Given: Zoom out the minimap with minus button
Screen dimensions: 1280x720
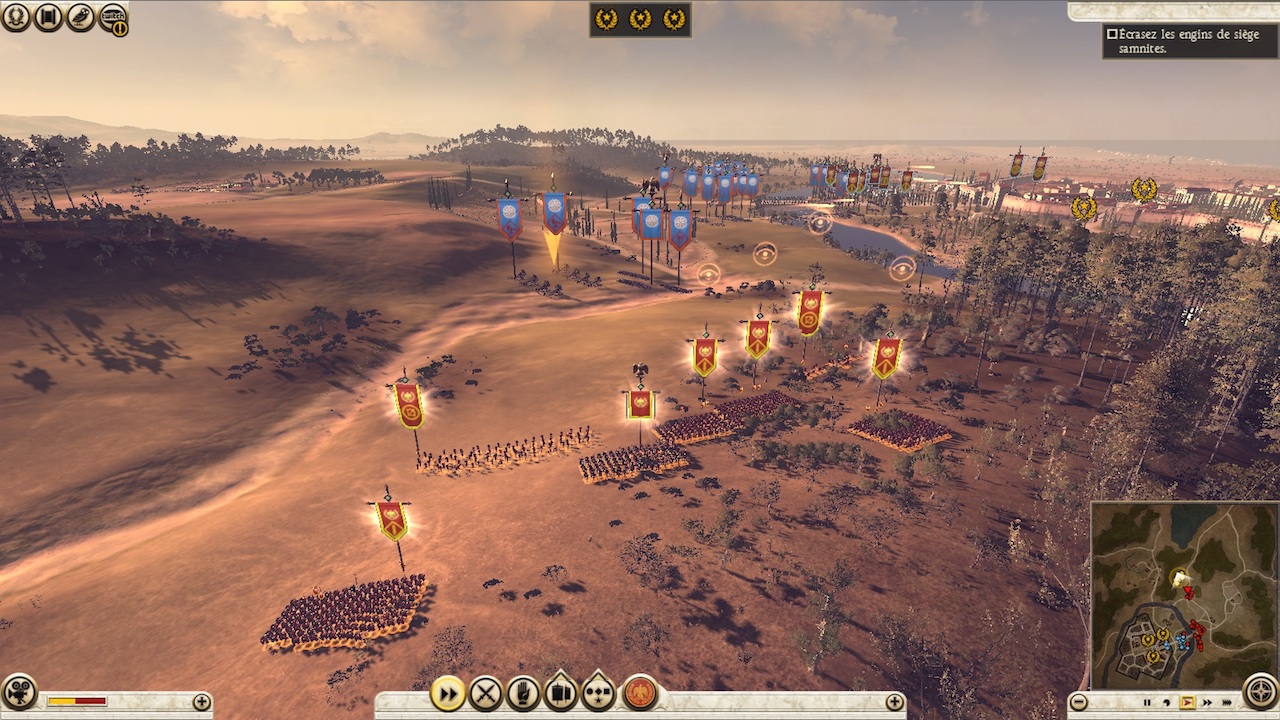Looking at the screenshot, I should pos(1078,702).
